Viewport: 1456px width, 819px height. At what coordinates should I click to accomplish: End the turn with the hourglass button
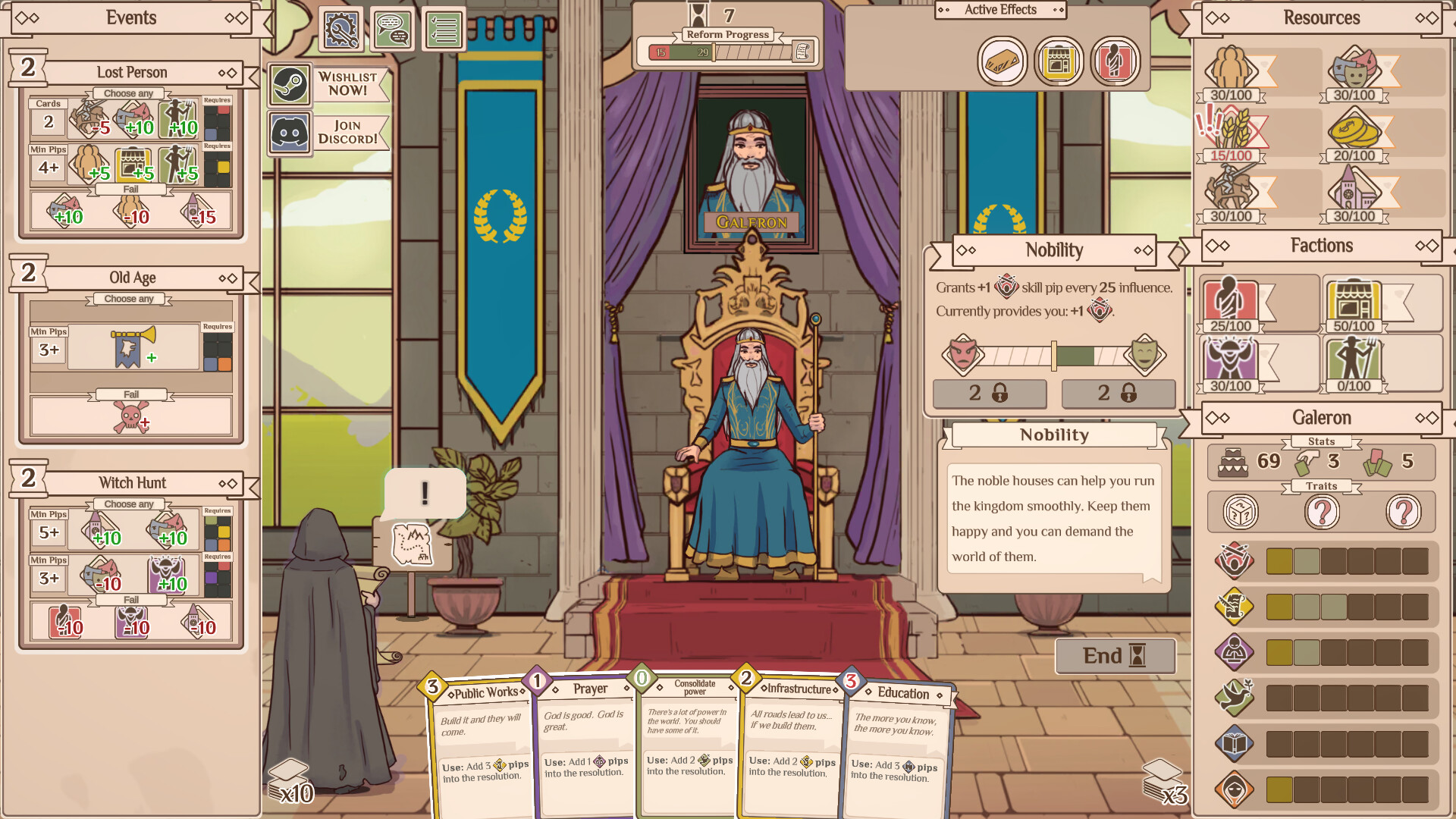(x=1115, y=656)
